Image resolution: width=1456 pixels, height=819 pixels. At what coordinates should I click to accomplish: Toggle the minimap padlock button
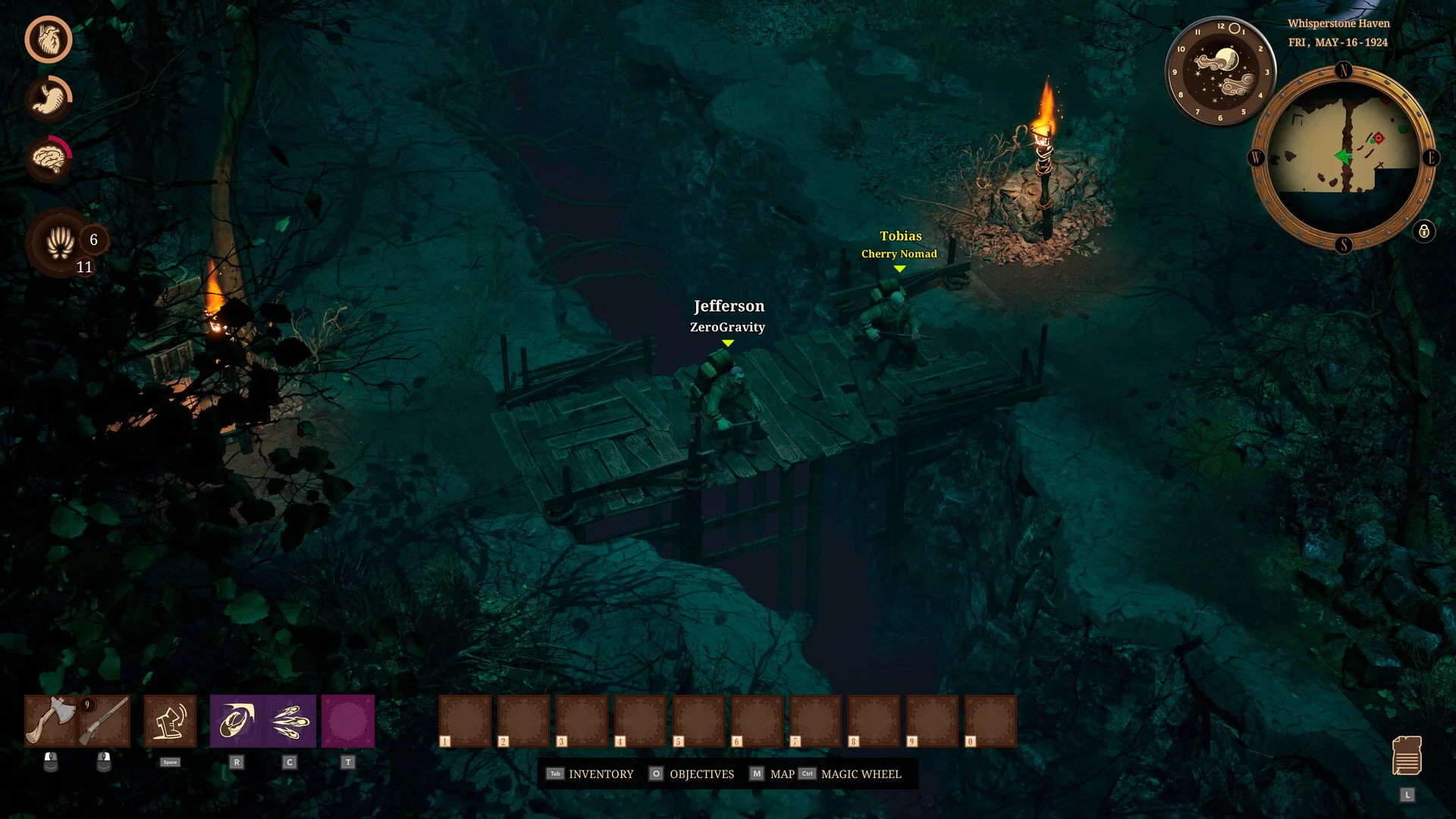pos(1423,231)
